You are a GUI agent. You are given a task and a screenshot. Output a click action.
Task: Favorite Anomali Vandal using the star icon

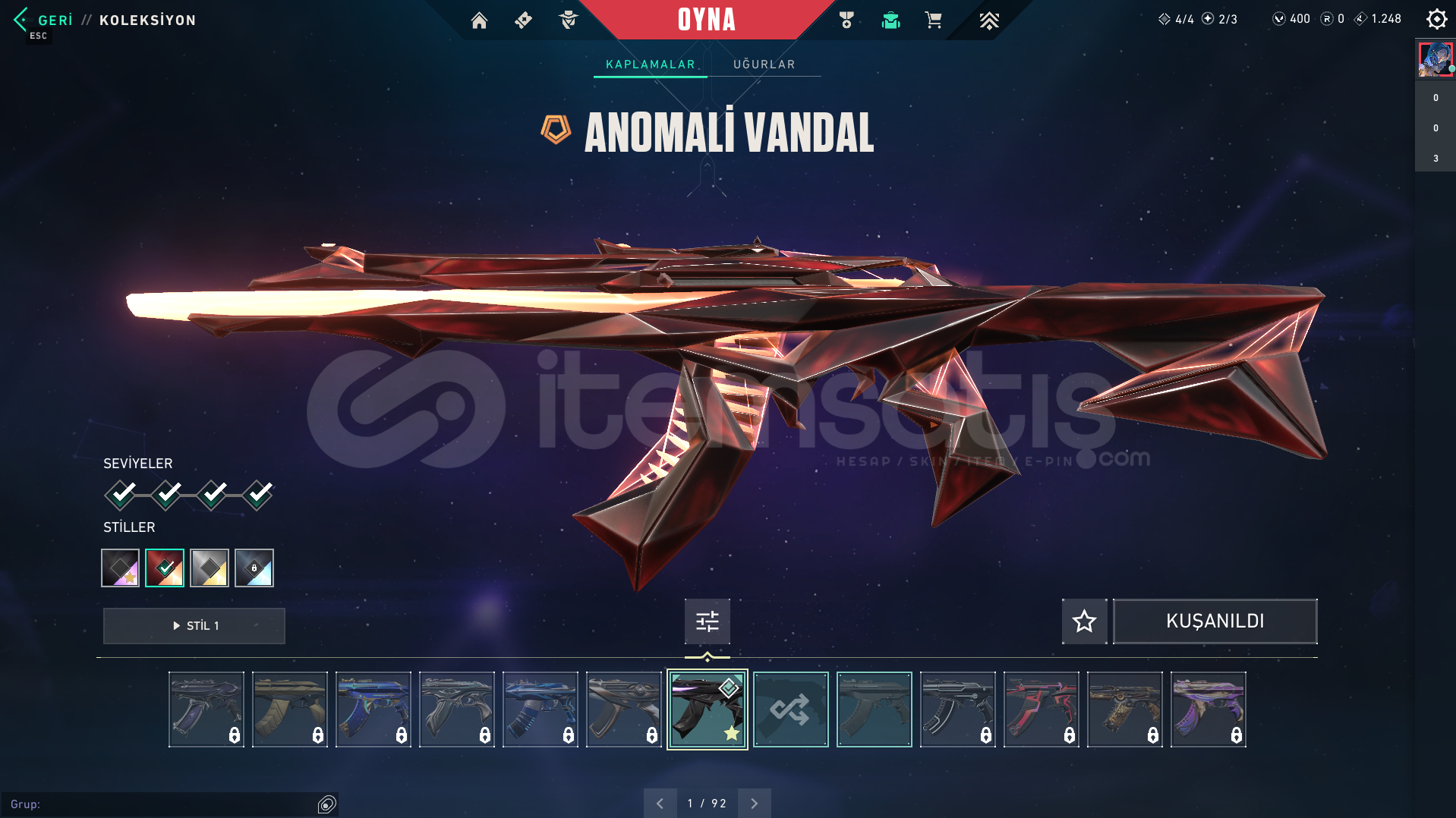[x=1084, y=621]
